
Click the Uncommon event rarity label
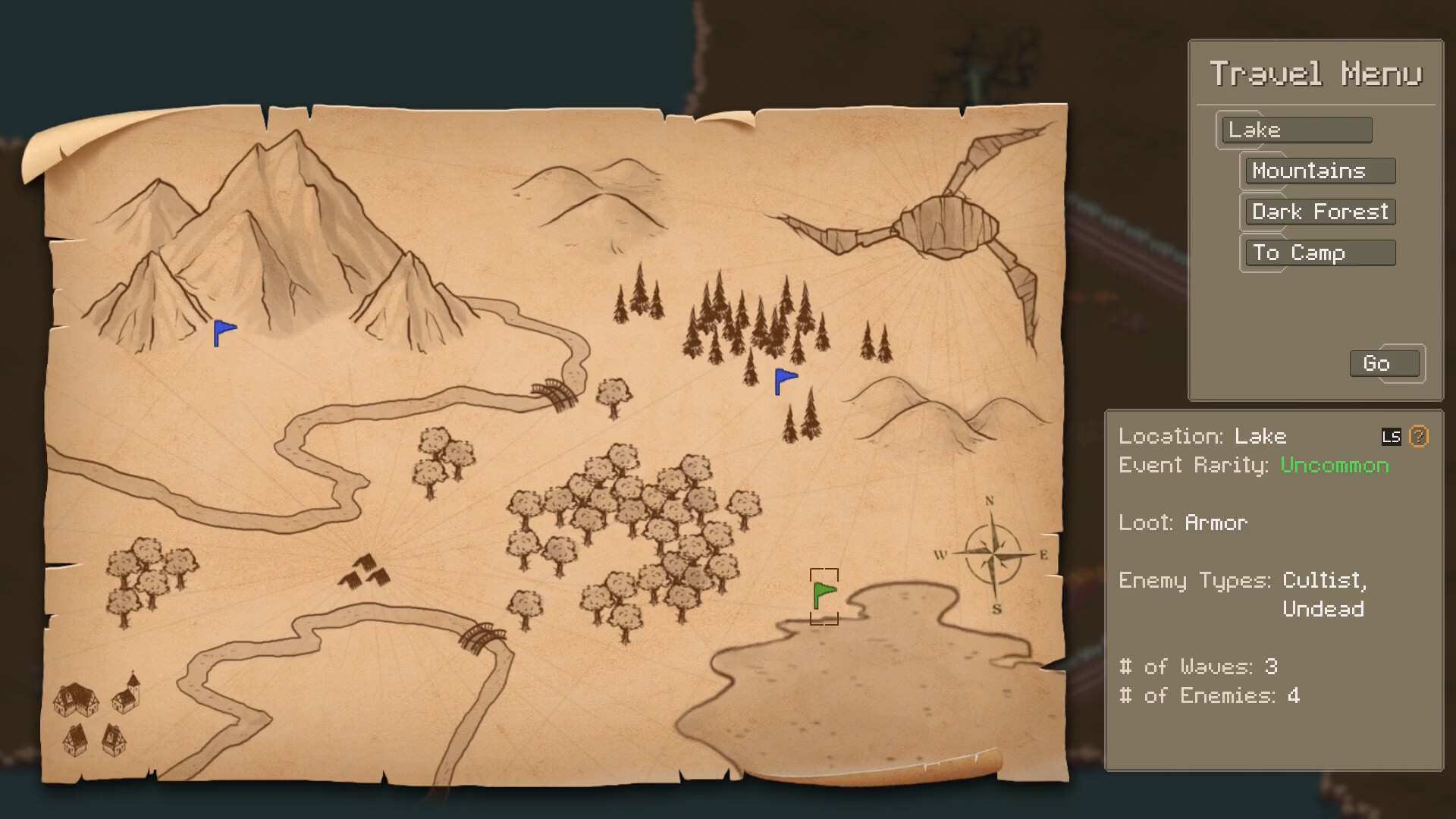pyautogui.click(x=1334, y=466)
